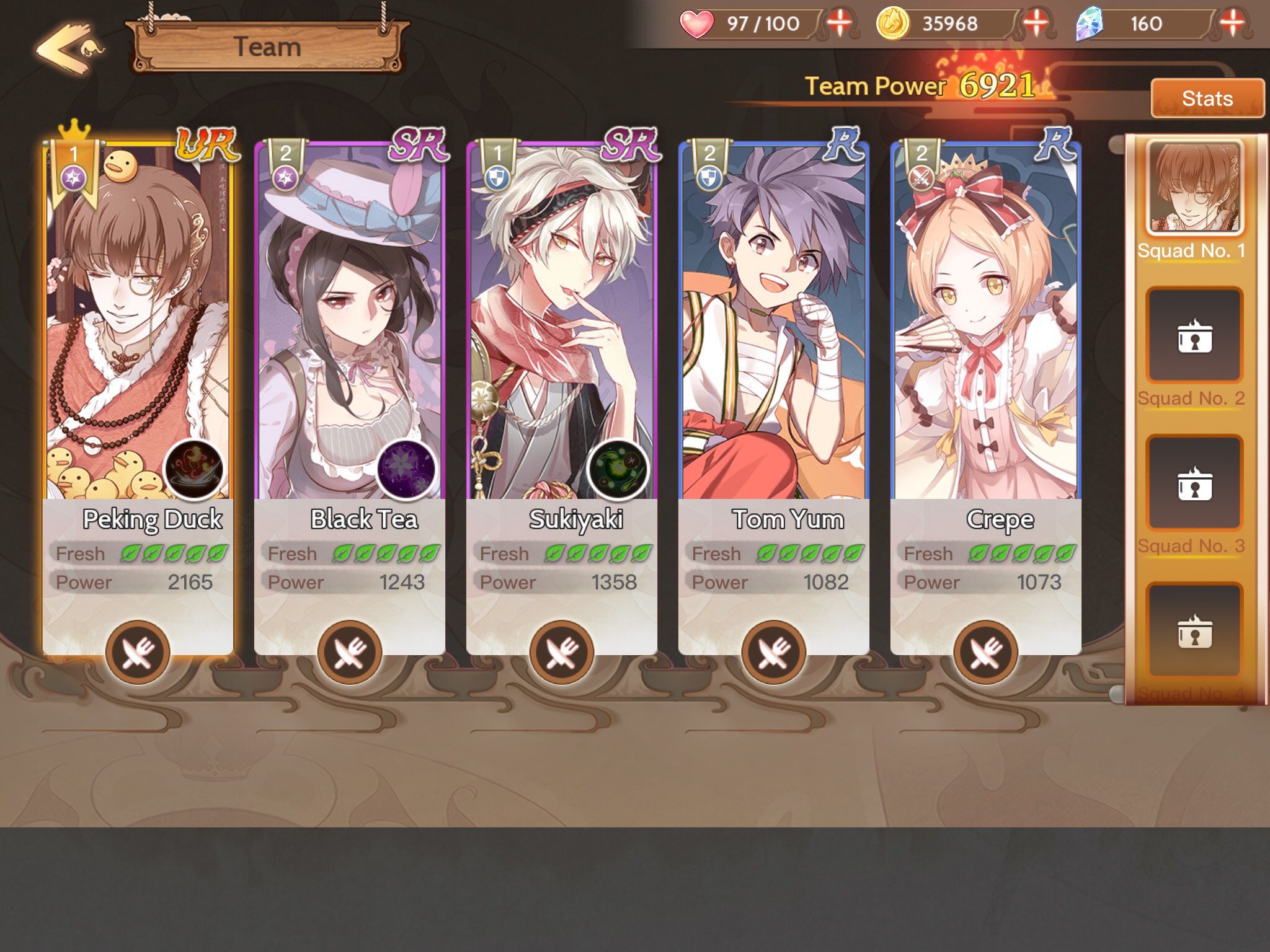Feed Crepe with the fork-knife button
Image resolution: width=1270 pixels, height=952 pixels.
986,652
